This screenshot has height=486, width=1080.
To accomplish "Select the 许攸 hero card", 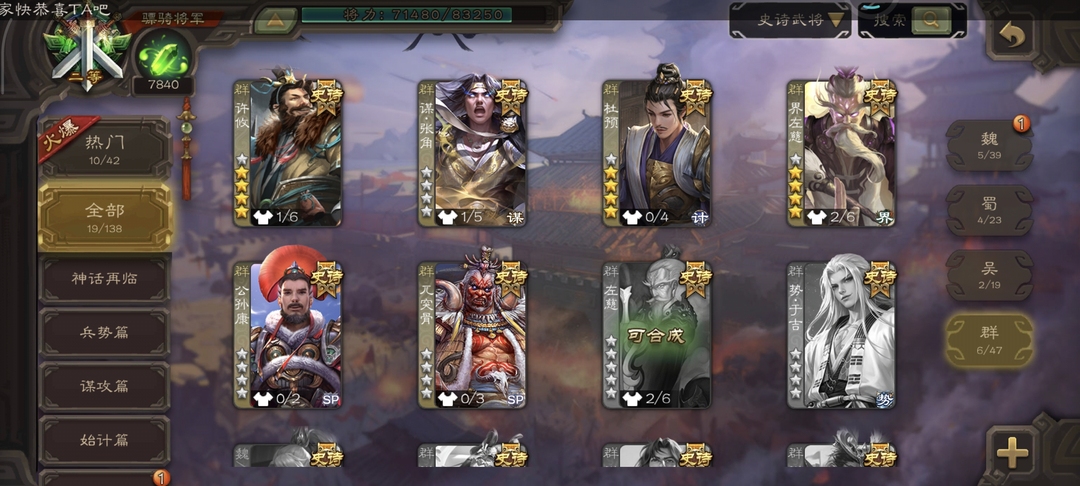I will tap(288, 153).
